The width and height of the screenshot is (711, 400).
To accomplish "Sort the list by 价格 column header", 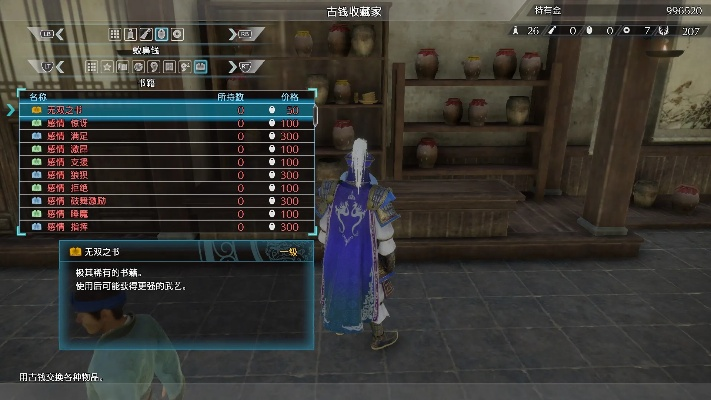I will [288, 97].
